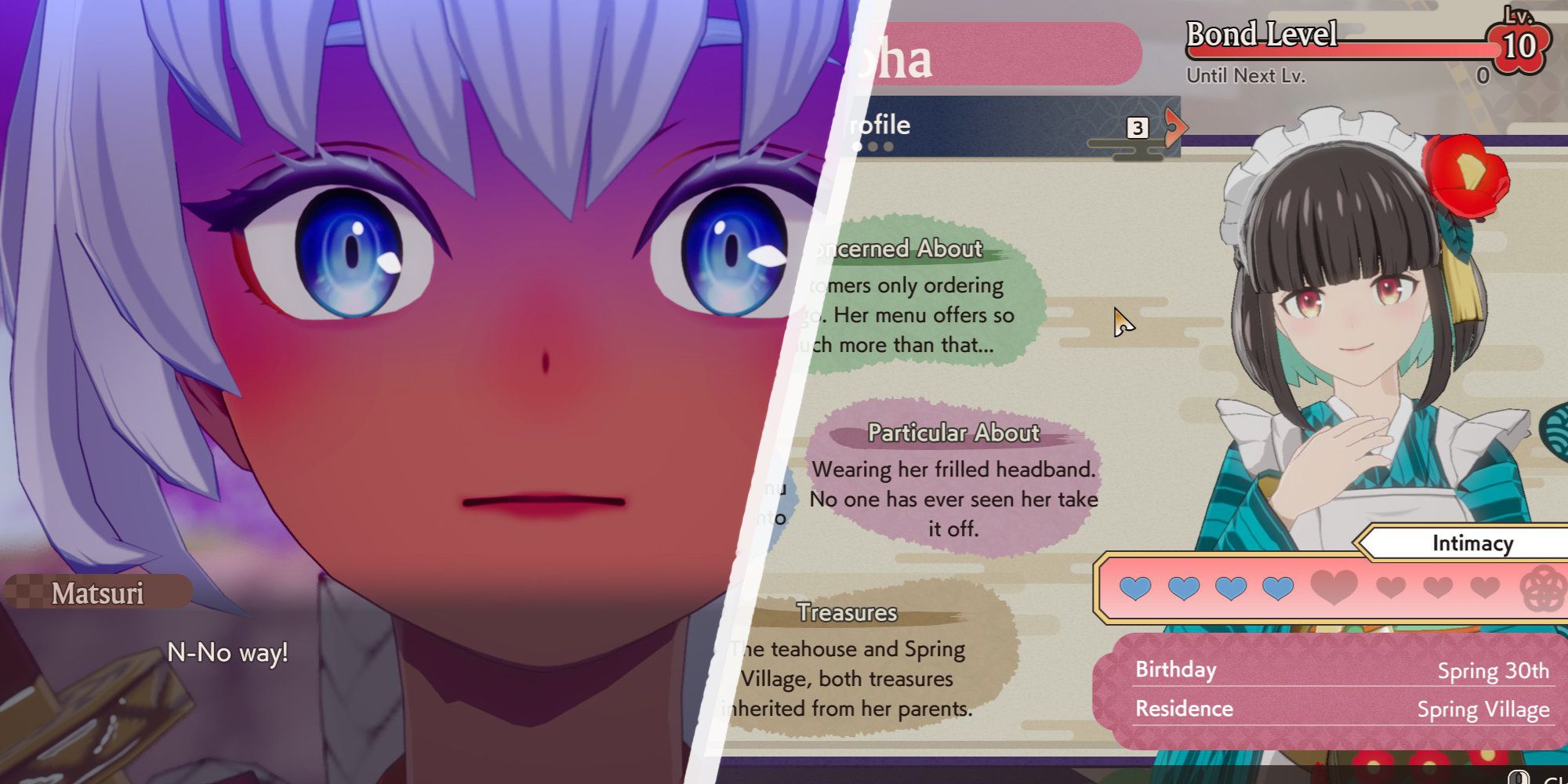Click the mouse button icon beside the Close prompt
1568x784 pixels.
click(1519, 776)
